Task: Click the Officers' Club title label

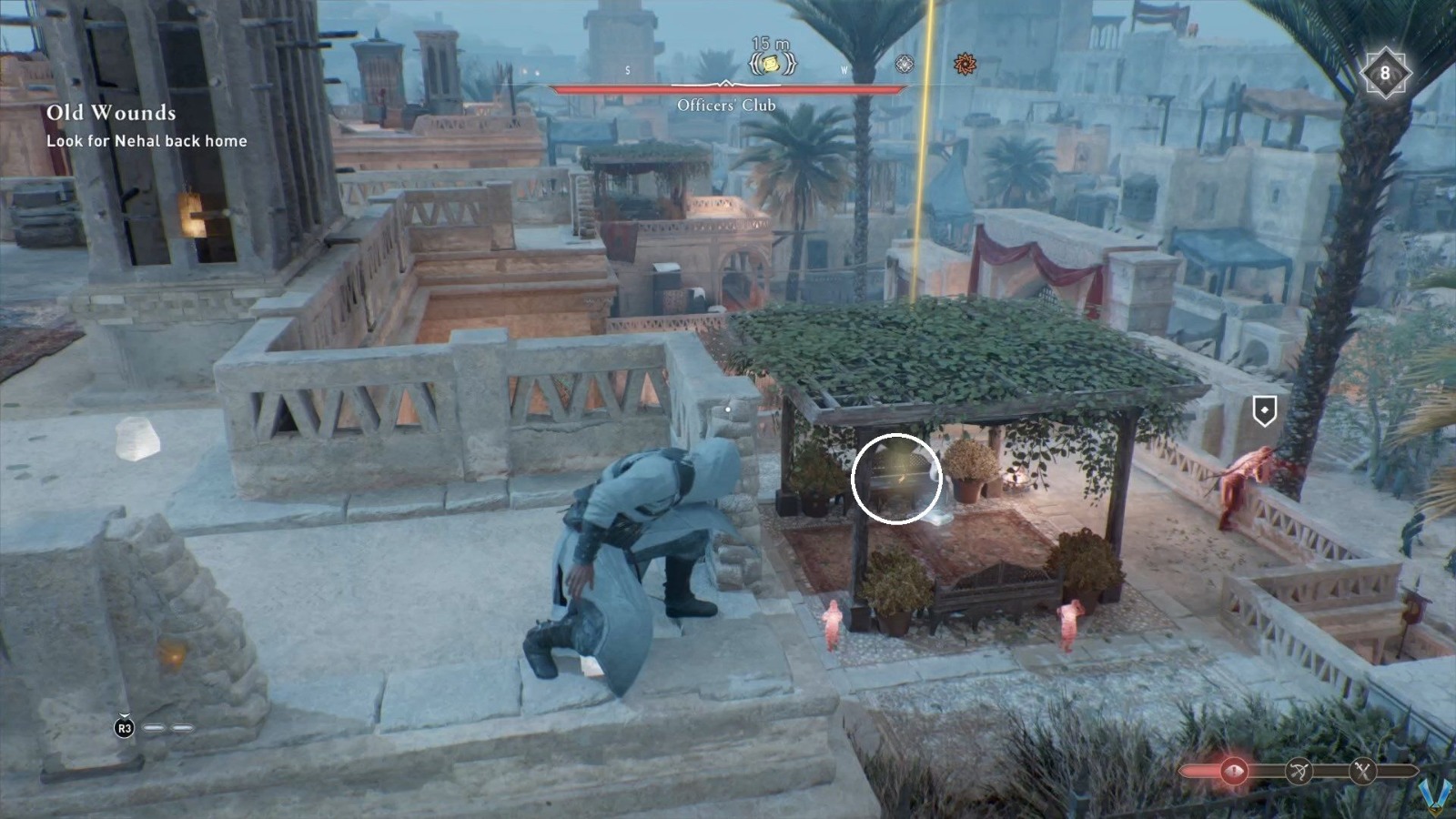Action: (x=726, y=106)
